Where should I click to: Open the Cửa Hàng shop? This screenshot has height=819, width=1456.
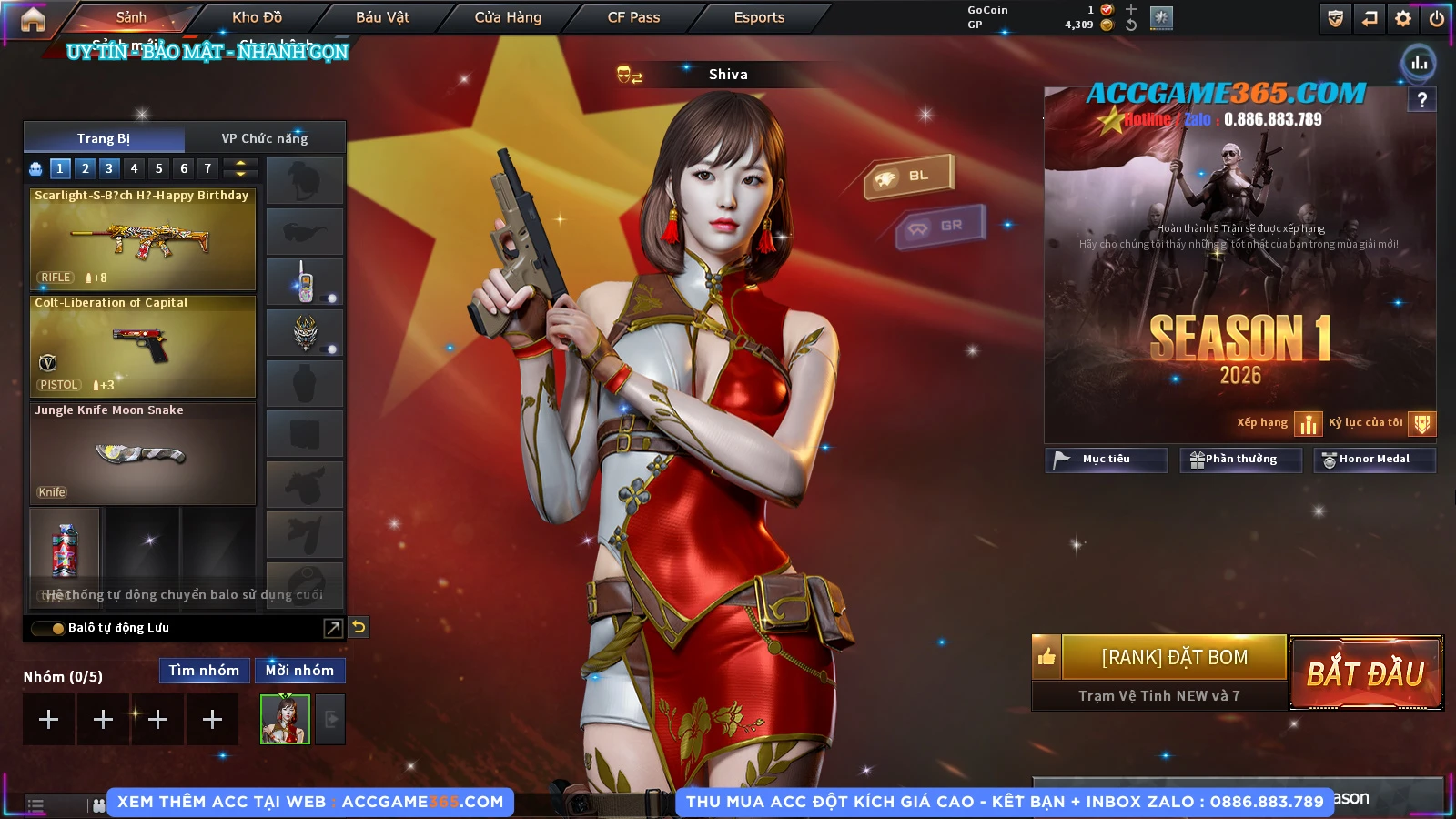tap(508, 17)
